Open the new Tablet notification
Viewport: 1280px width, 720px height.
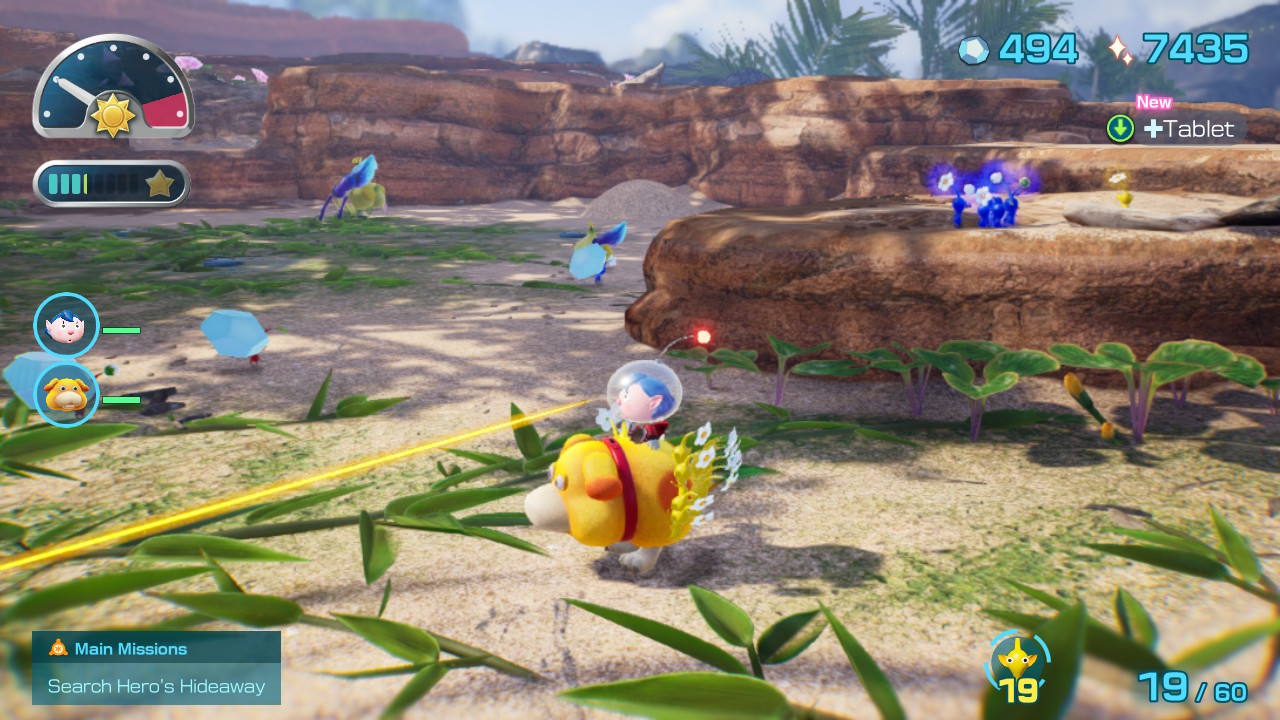(x=1176, y=128)
